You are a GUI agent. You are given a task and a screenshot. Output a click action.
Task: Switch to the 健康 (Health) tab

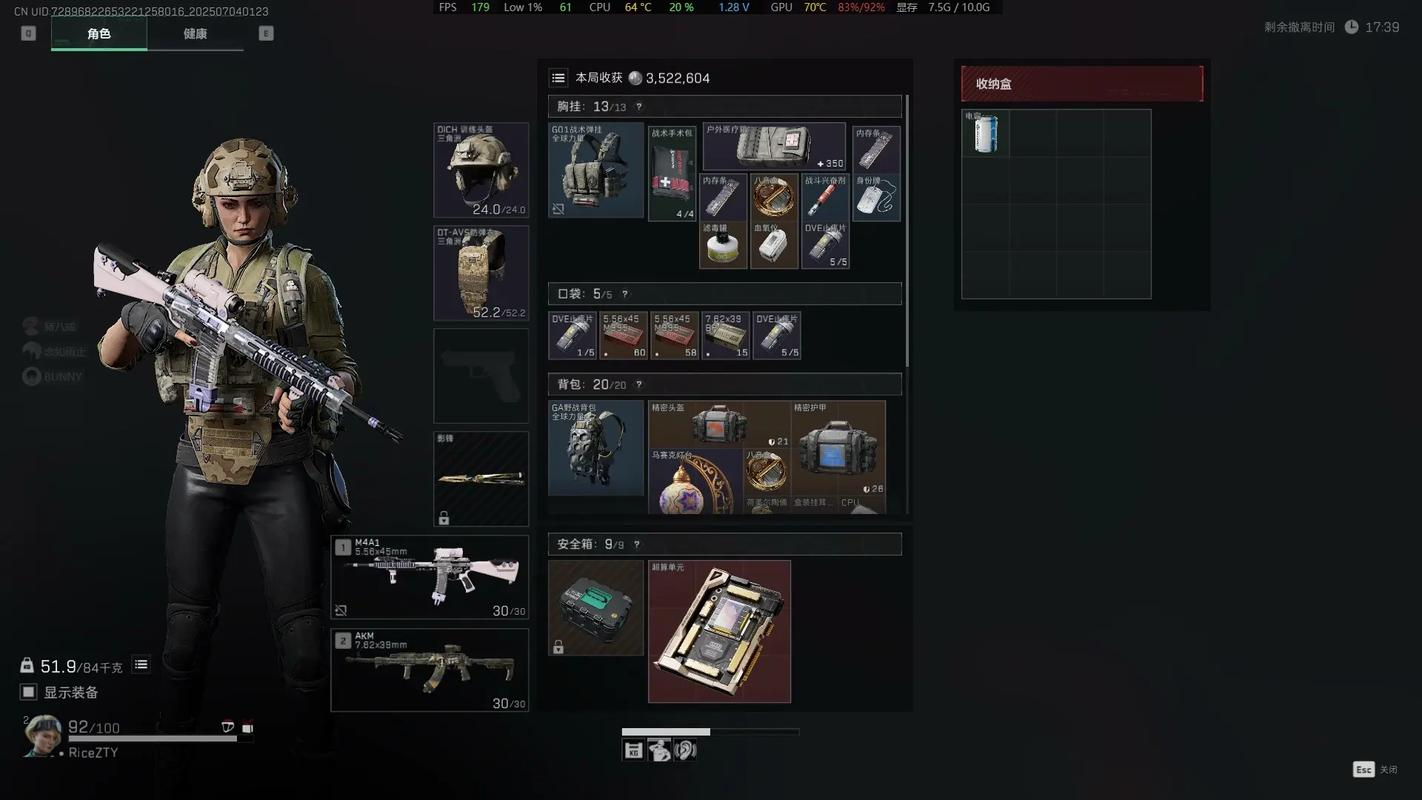point(195,34)
